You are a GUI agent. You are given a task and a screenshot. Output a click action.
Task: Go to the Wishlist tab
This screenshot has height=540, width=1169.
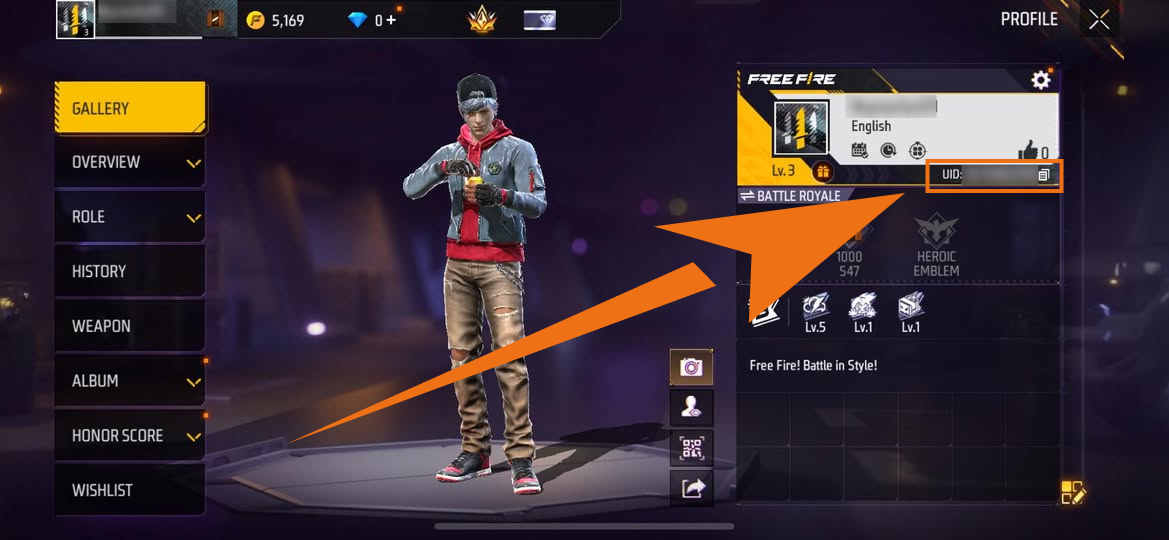coord(130,490)
